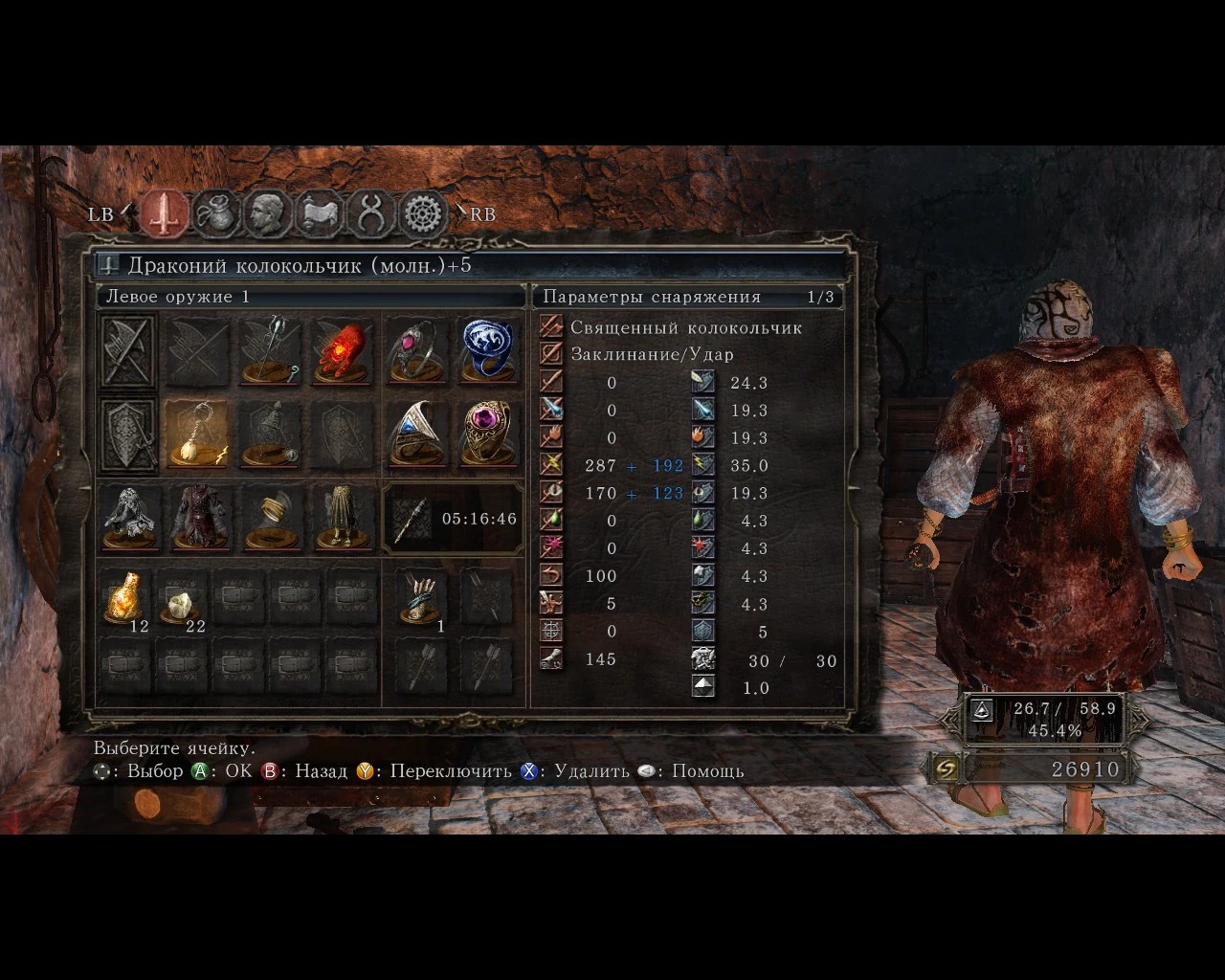This screenshot has height=980, width=1225.
Task: Select the staff in right weapon slot
Action: (x=271, y=352)
